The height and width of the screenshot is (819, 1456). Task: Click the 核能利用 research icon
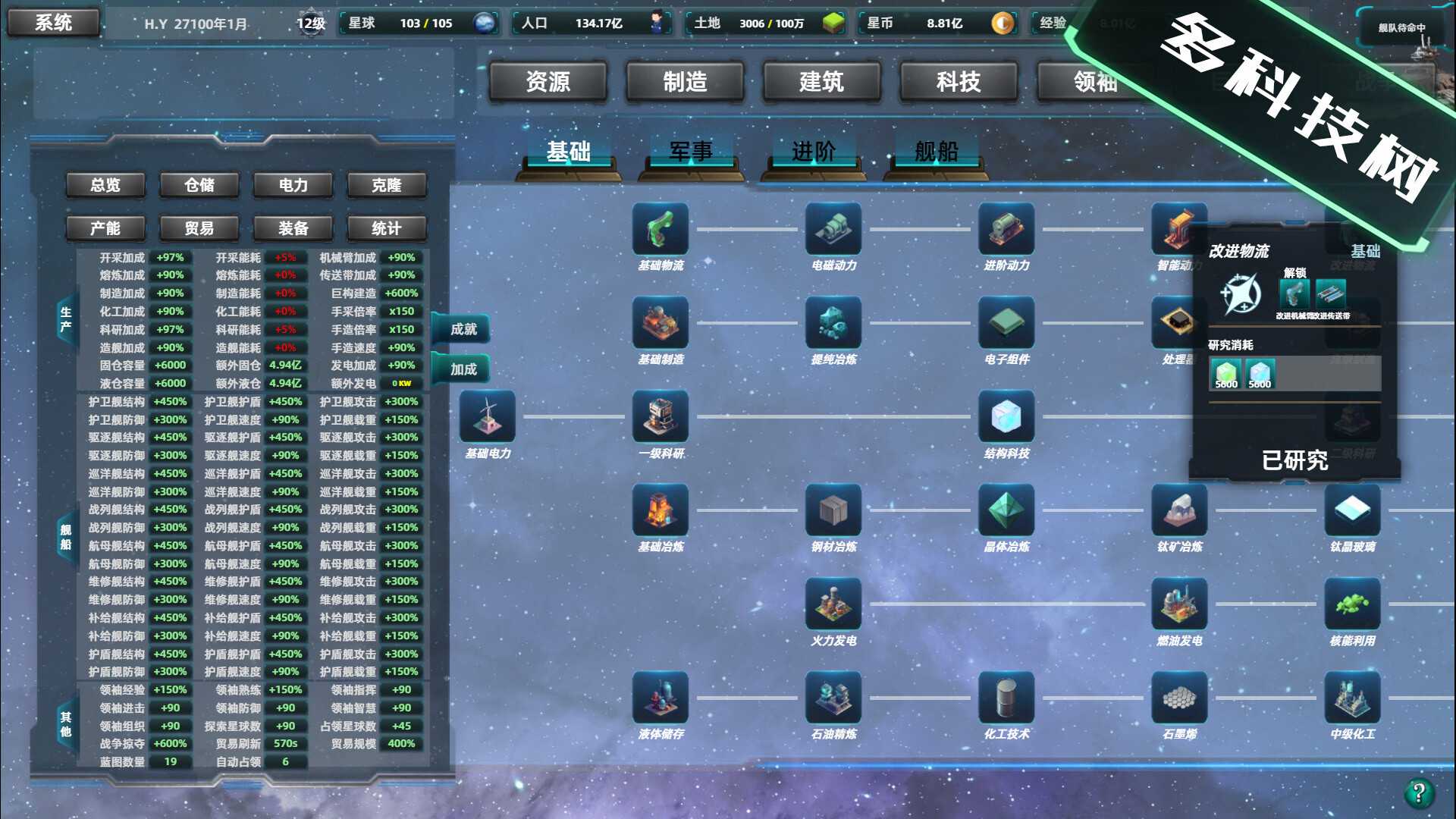tap(1351, 603)
